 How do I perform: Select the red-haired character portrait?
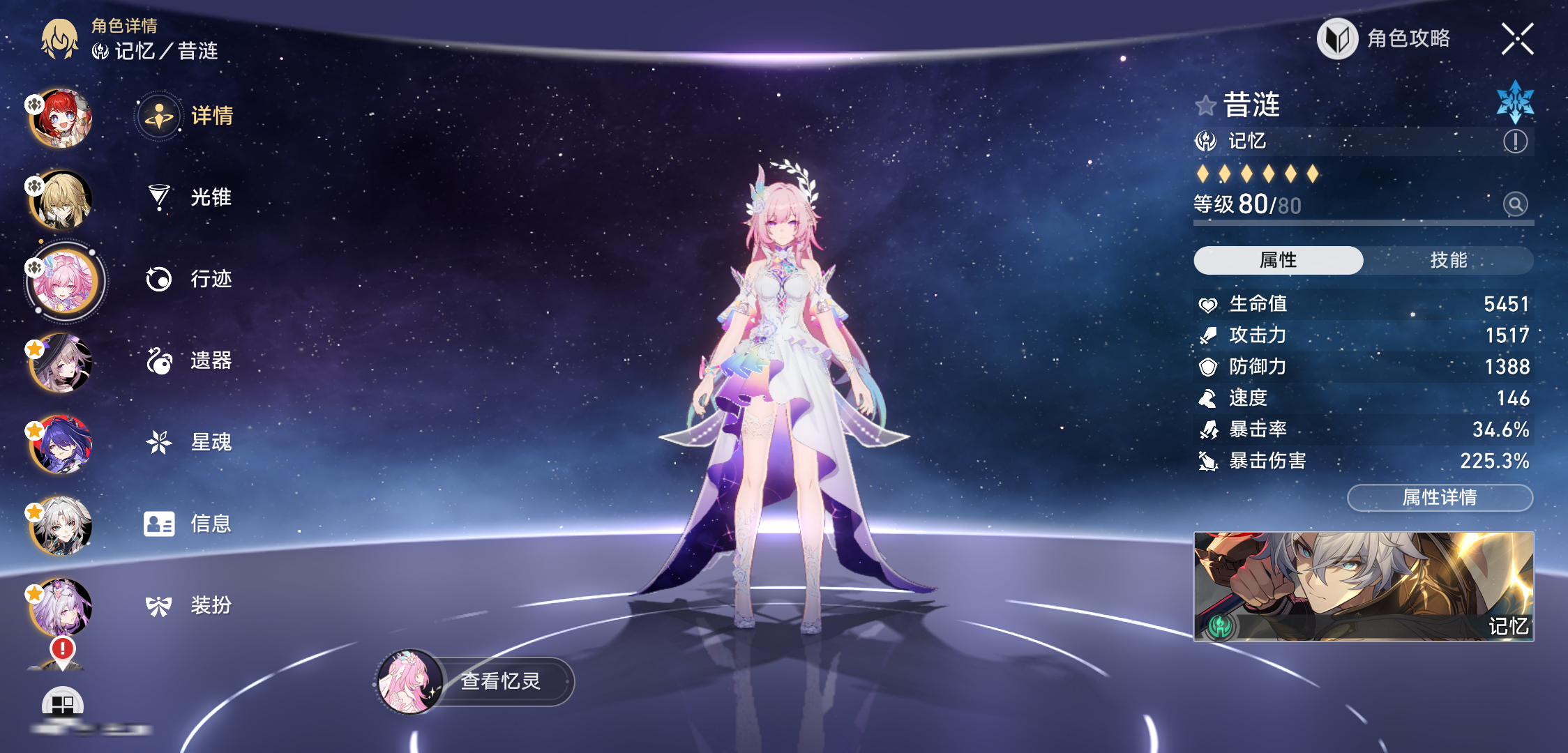tap(61, 117)
